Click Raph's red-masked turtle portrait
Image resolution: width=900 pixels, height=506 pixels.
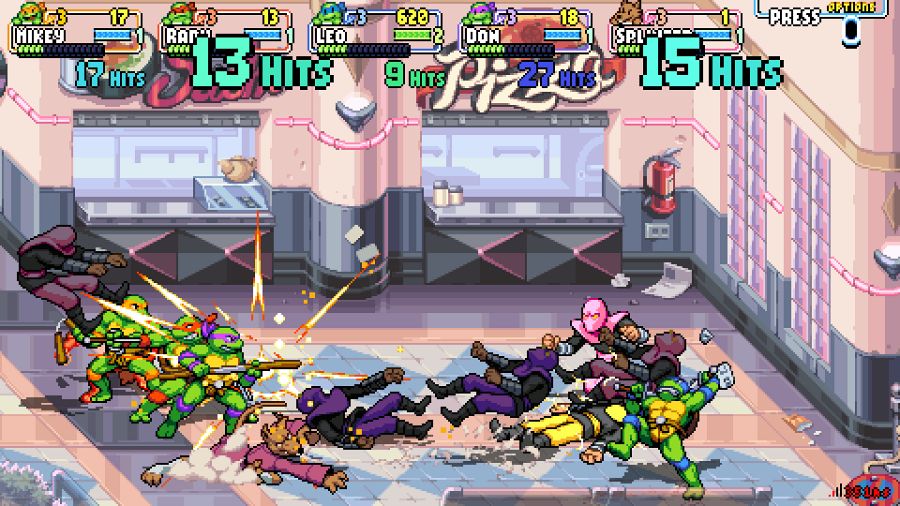pos(180,14)
